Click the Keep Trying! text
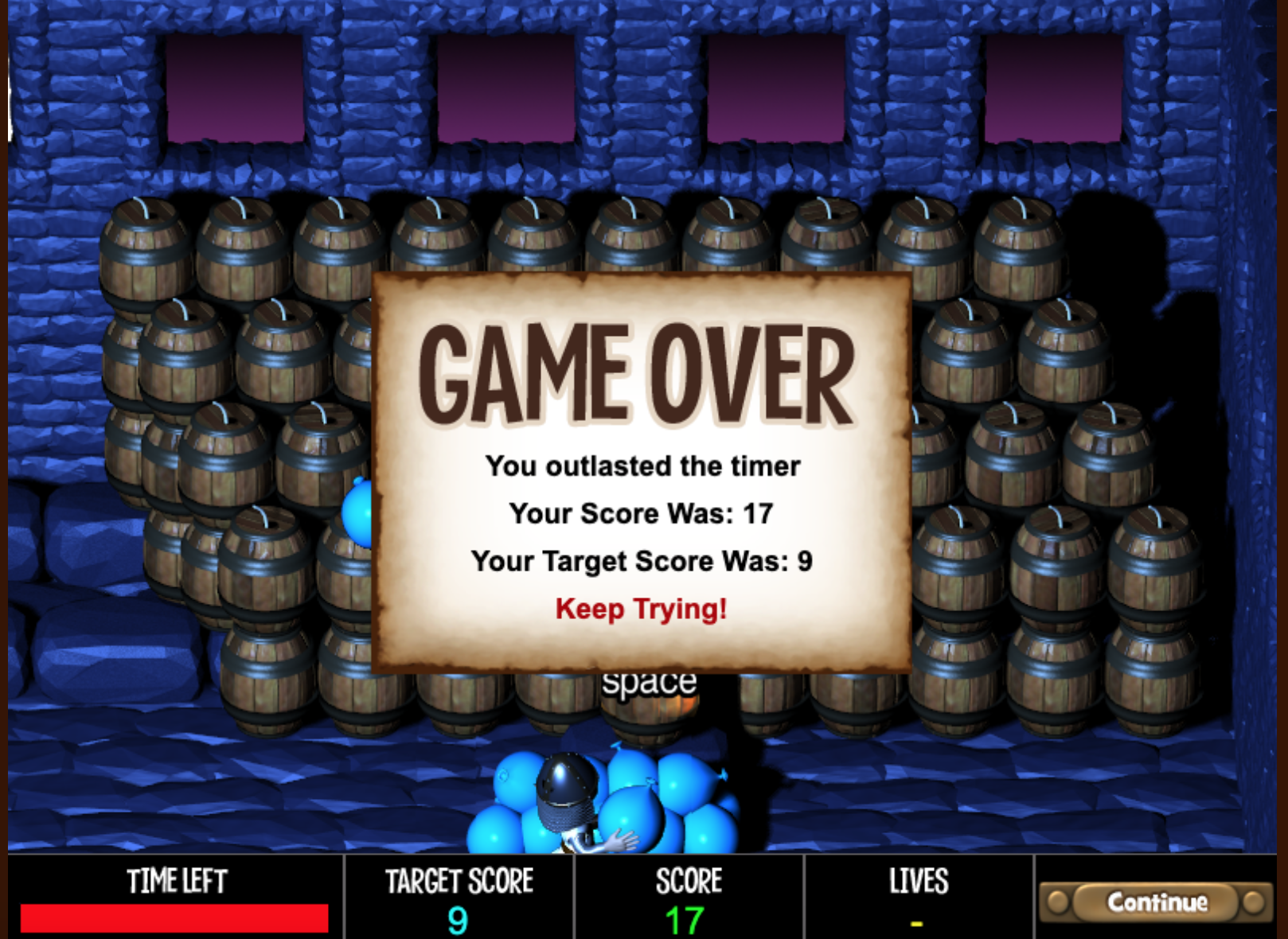 640,610
